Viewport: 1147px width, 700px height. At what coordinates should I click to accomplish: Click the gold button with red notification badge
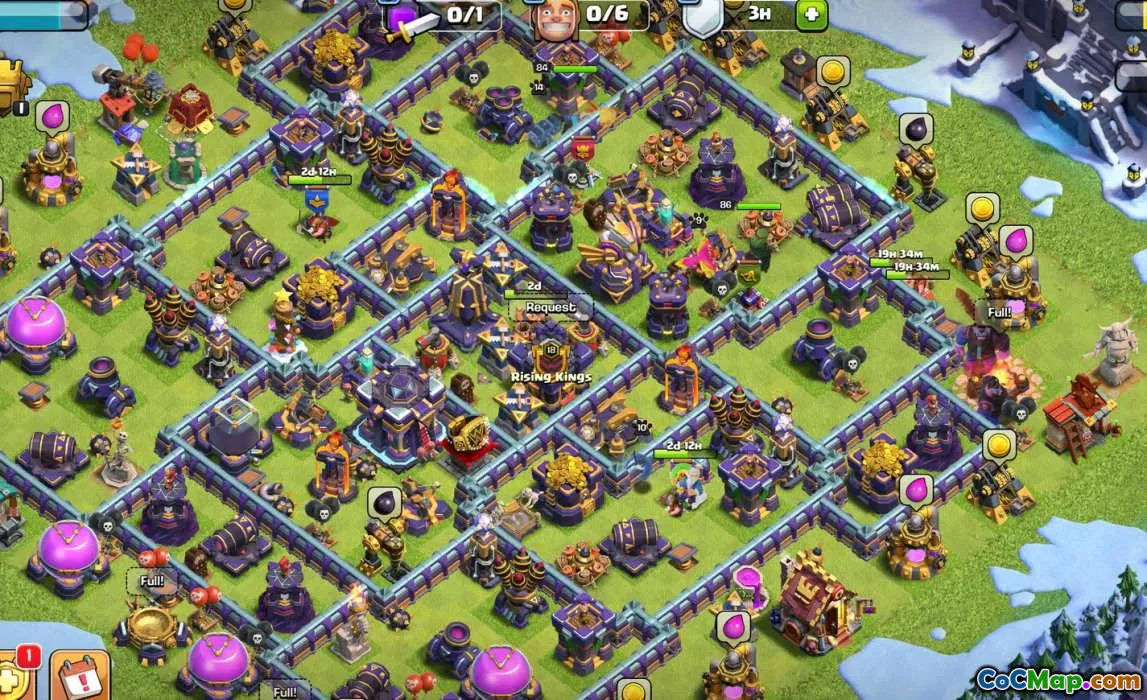click(x=12, y=675)
